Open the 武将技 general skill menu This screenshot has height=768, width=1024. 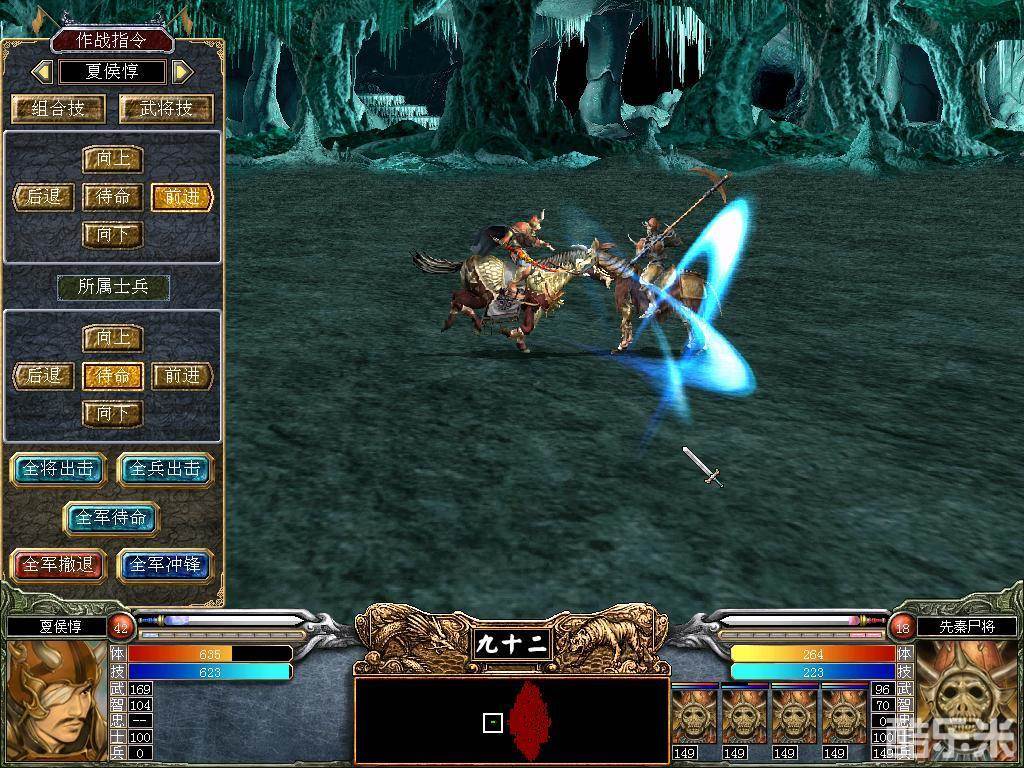tap(166, 108)
